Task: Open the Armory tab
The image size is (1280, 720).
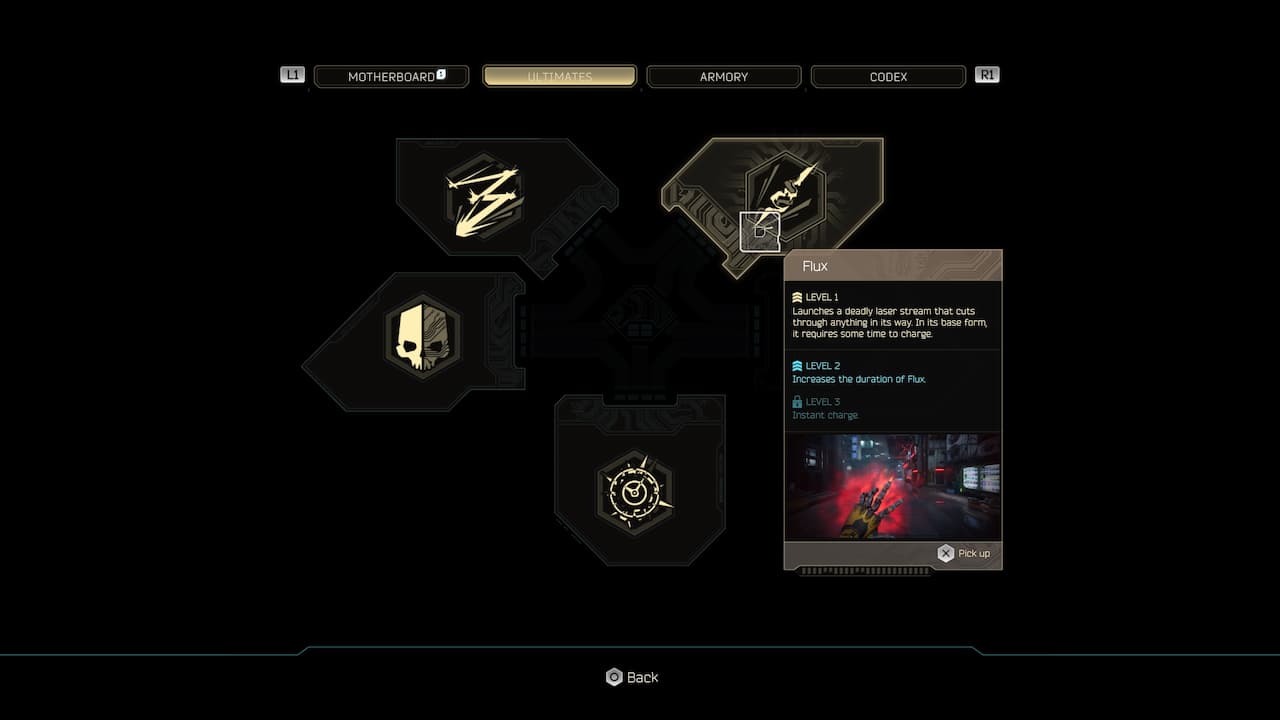Action: (x=724, y=77)
